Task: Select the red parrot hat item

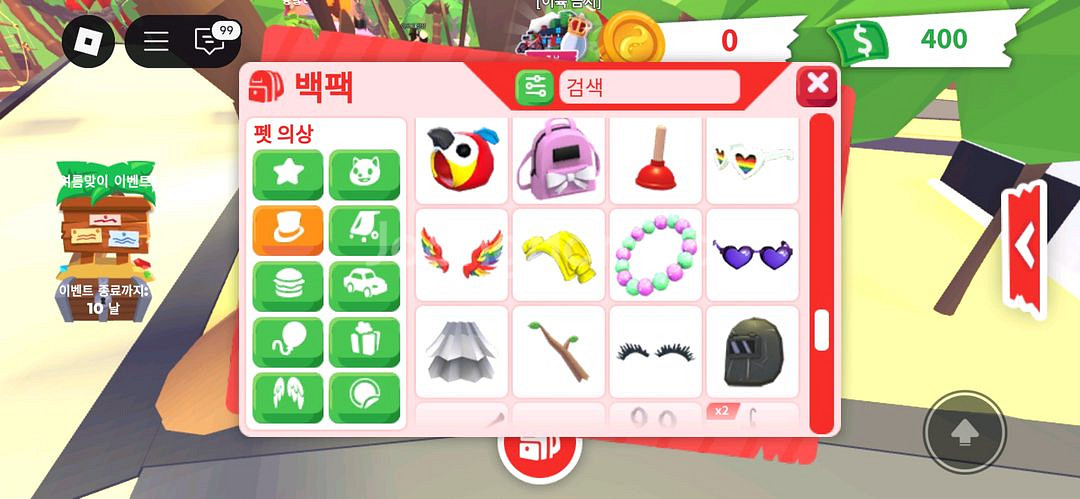Action: (x=460, y=158)
